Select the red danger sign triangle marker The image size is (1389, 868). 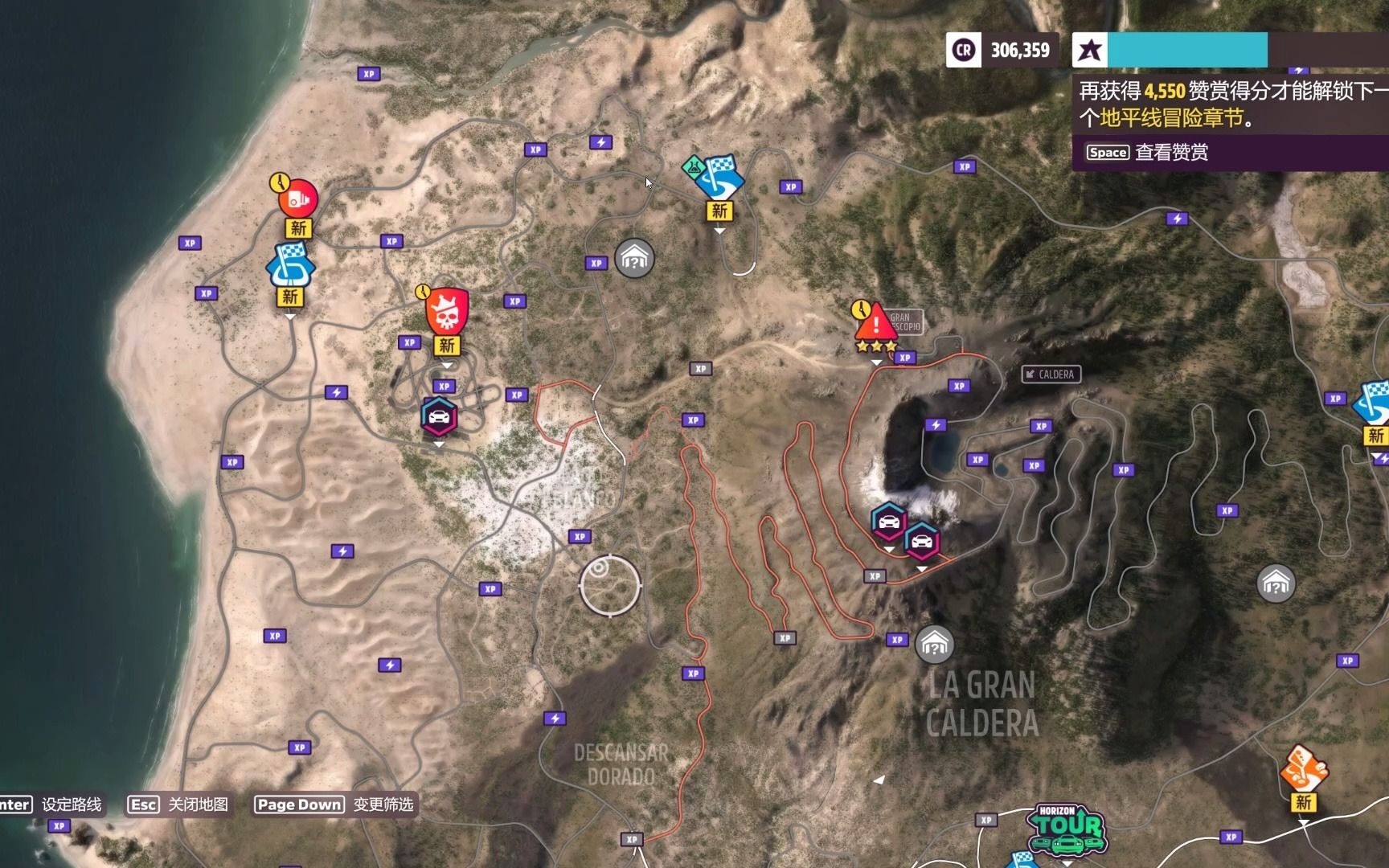pos(875,324)
